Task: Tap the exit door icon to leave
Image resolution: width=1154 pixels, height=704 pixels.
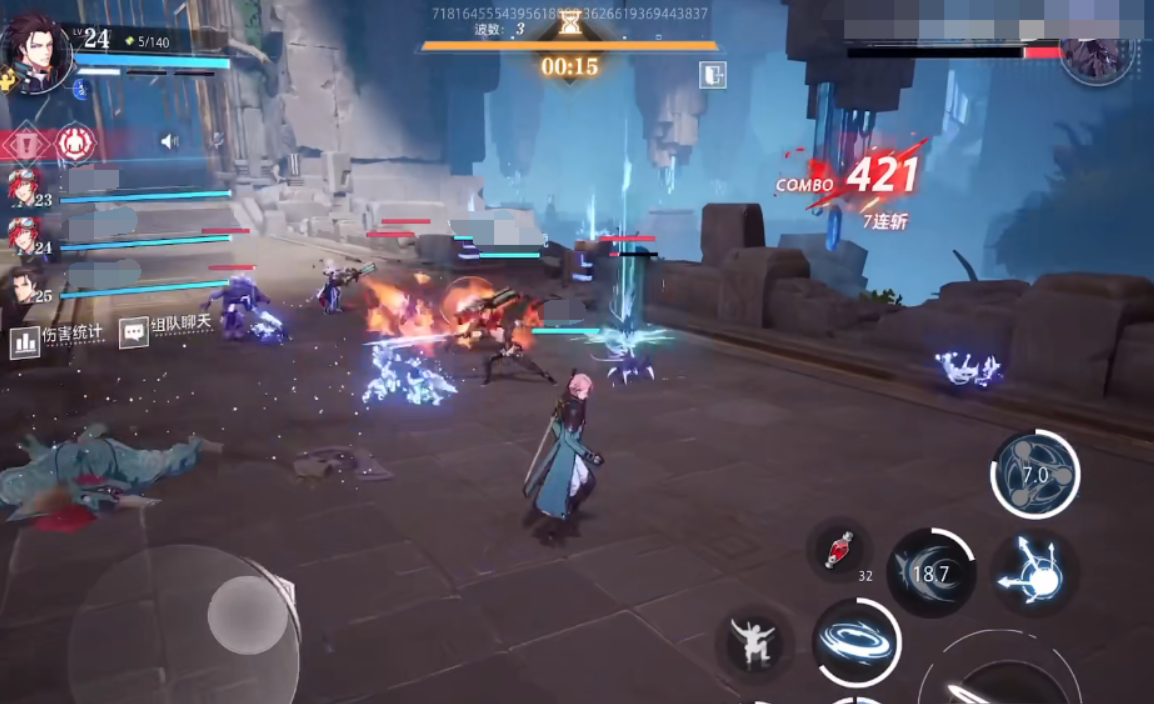Action: [712, 75]
